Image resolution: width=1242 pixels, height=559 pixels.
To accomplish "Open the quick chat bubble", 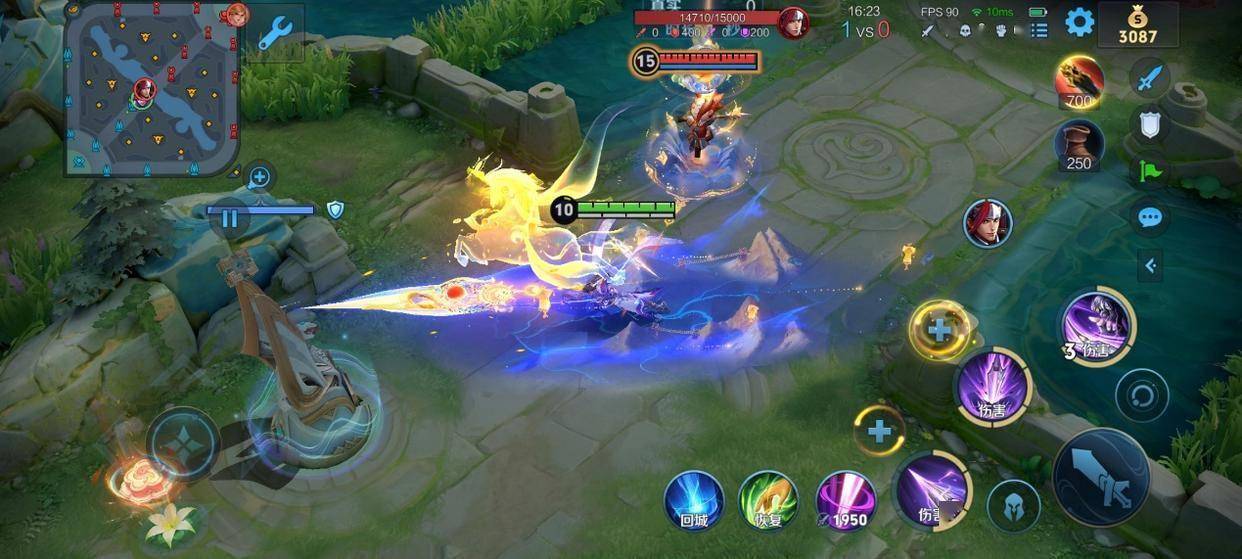I will click(x=1150, y=217).
